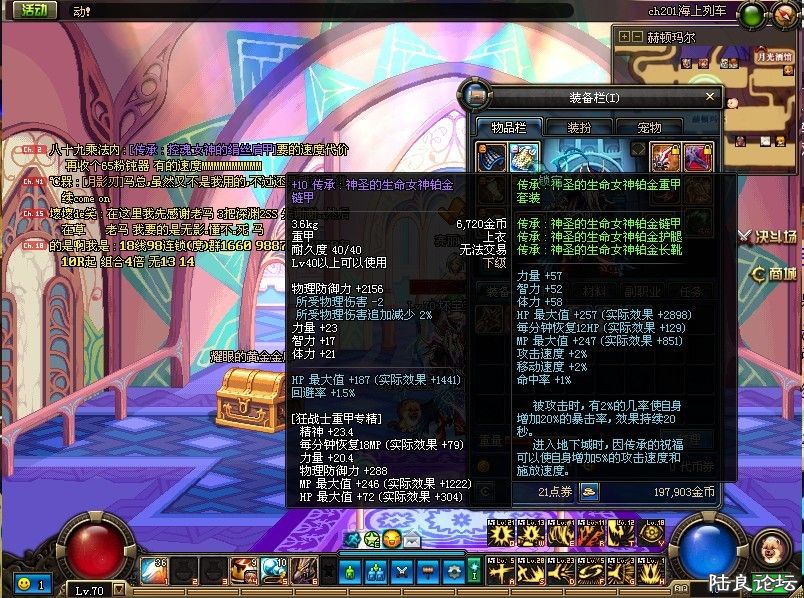
Task: Click the character portrait at bottom right
Action: (x=768, y=548)
